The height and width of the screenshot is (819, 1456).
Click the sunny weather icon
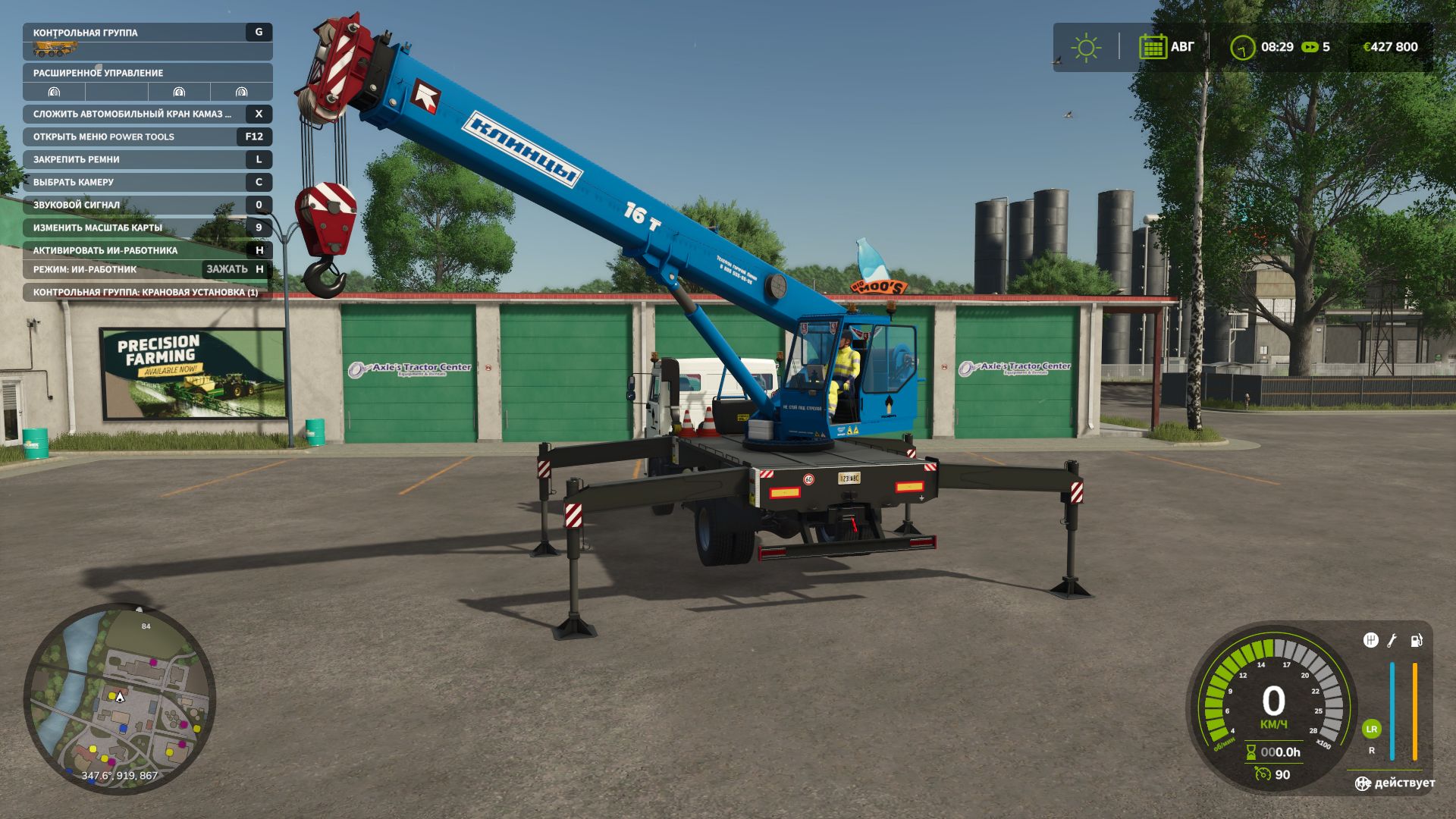[x=1086, y=47]
